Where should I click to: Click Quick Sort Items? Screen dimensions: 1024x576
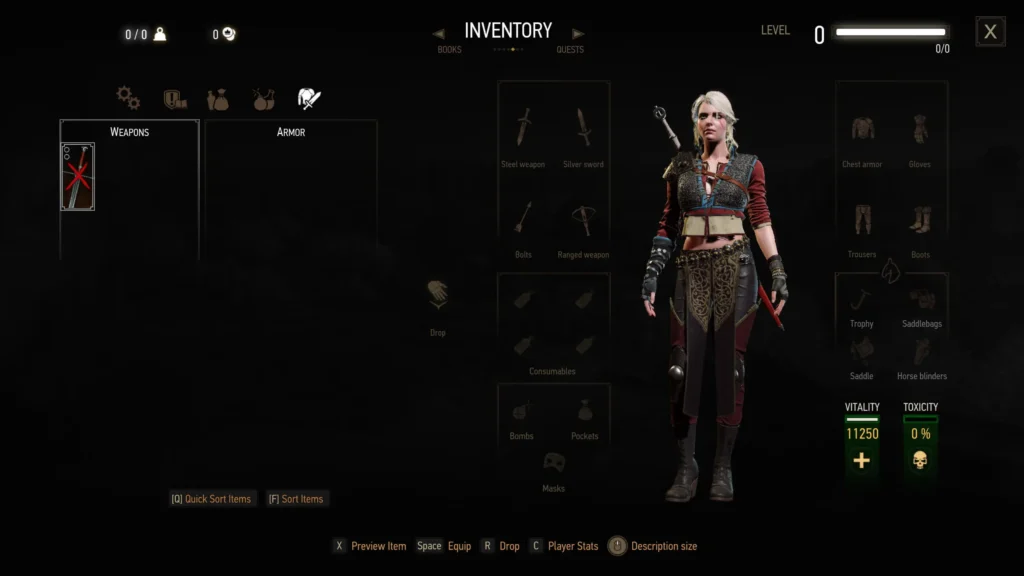[211, 499]
